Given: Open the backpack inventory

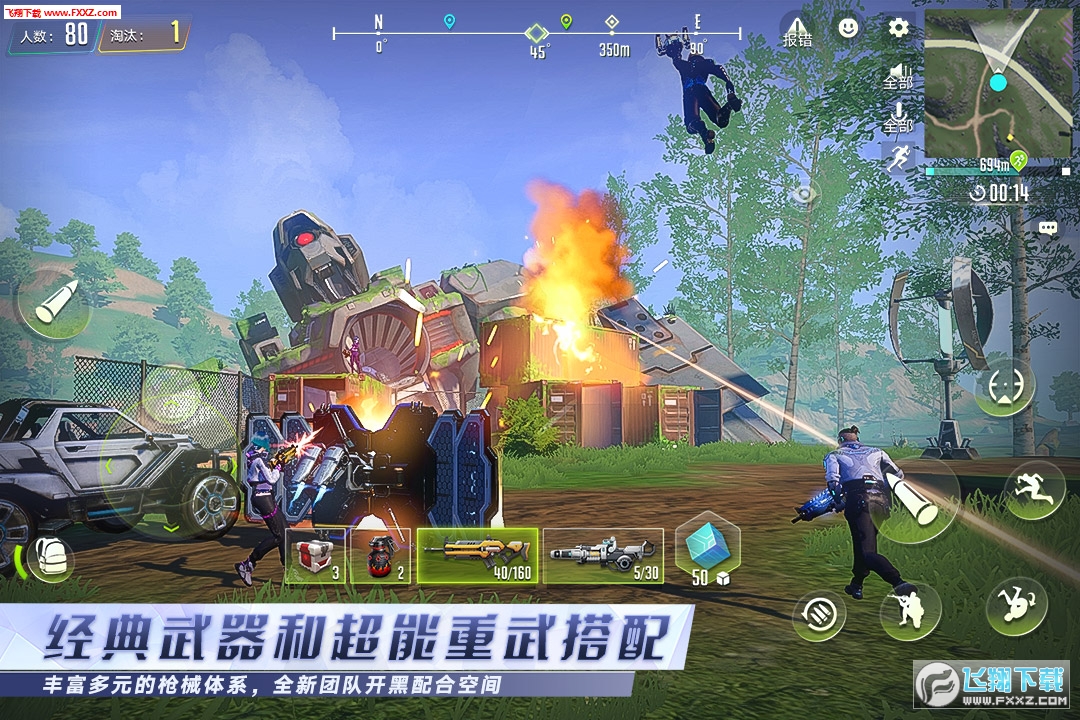Looking at the screenshot, I should [x=48, y=556].
